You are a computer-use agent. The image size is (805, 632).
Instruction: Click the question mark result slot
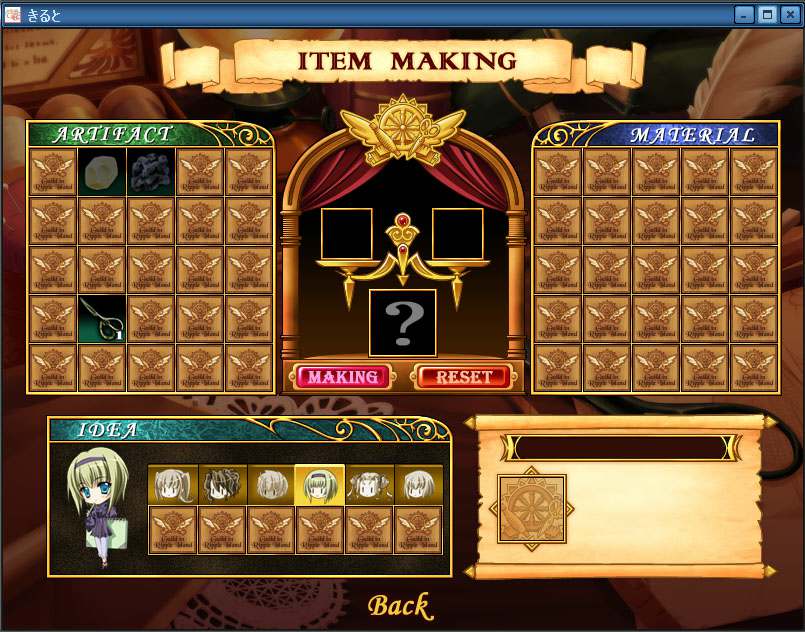click(403, 323)
